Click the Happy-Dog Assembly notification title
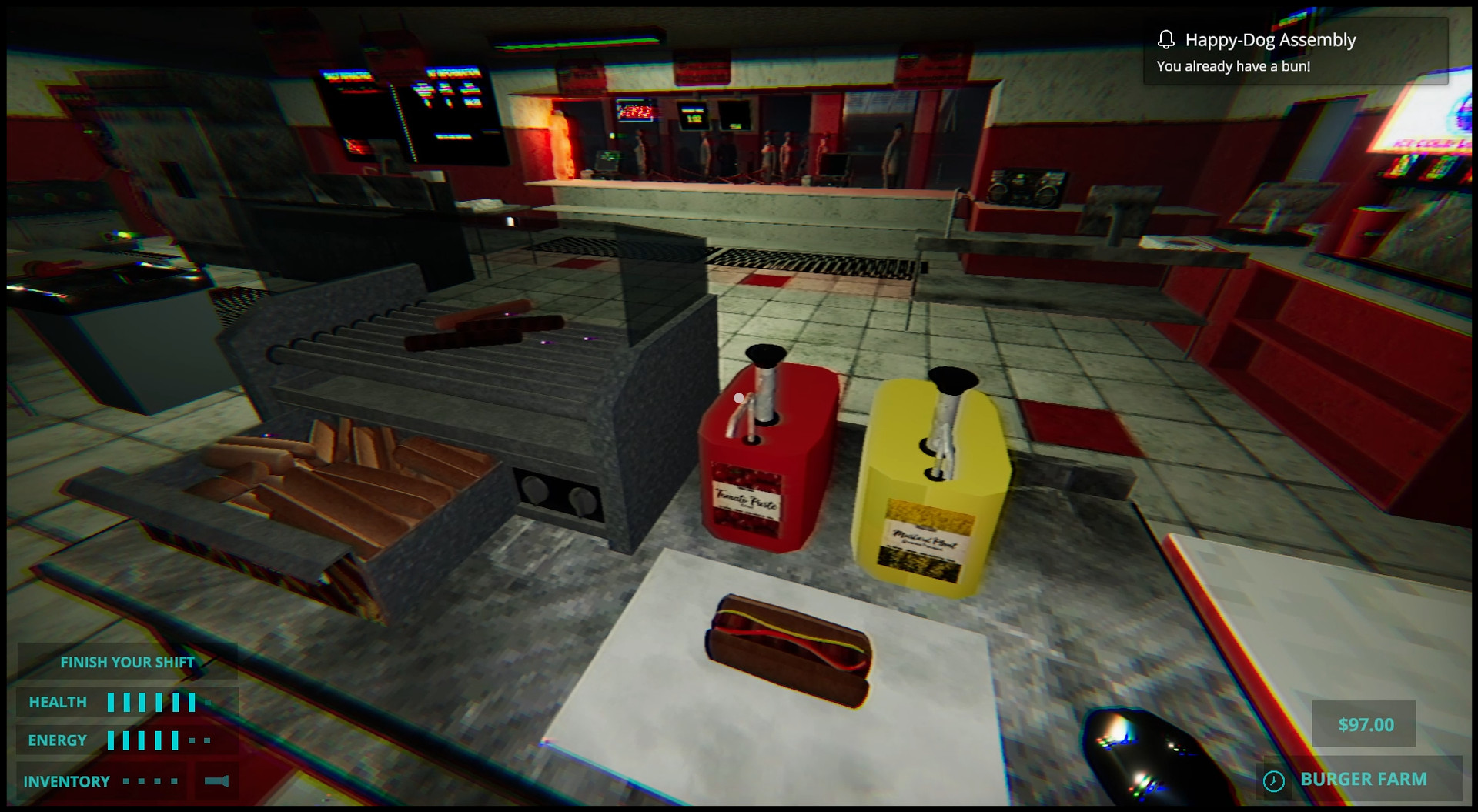This screenshot has width=1478, height=812. coord(1270,39)
